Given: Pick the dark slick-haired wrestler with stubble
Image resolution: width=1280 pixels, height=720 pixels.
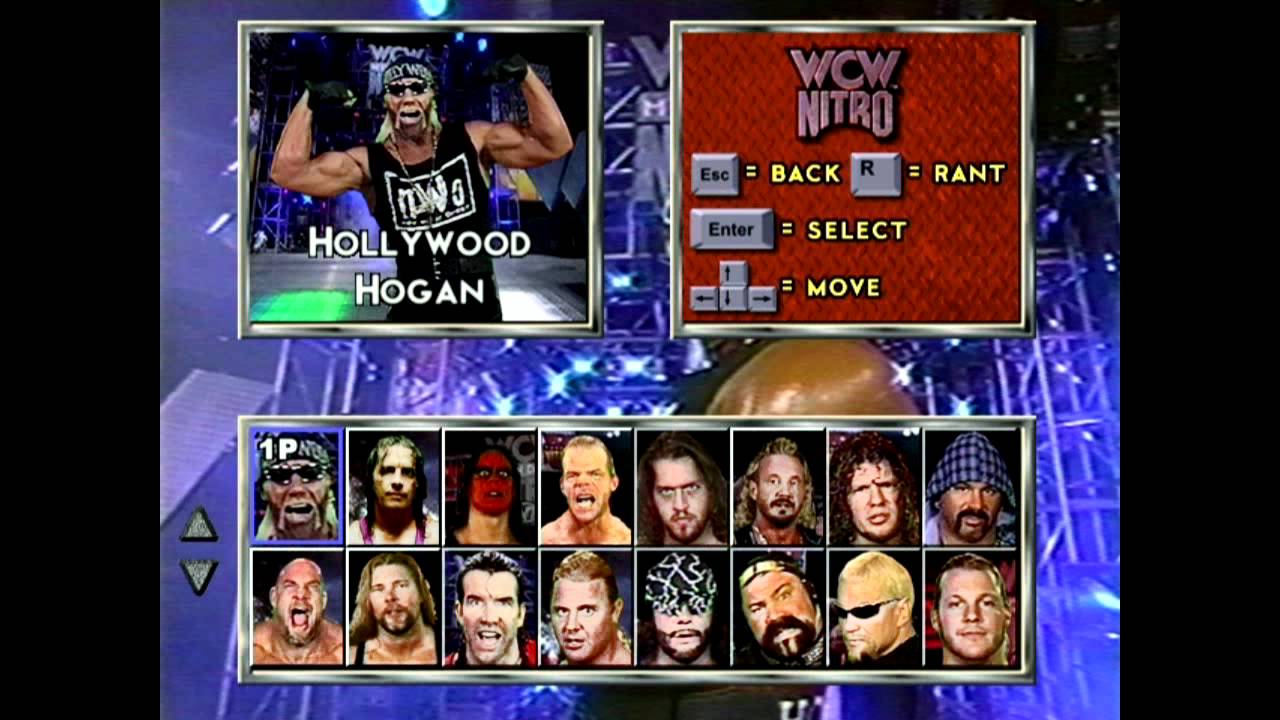Looking at the screenshot, I should click(489, 607).
